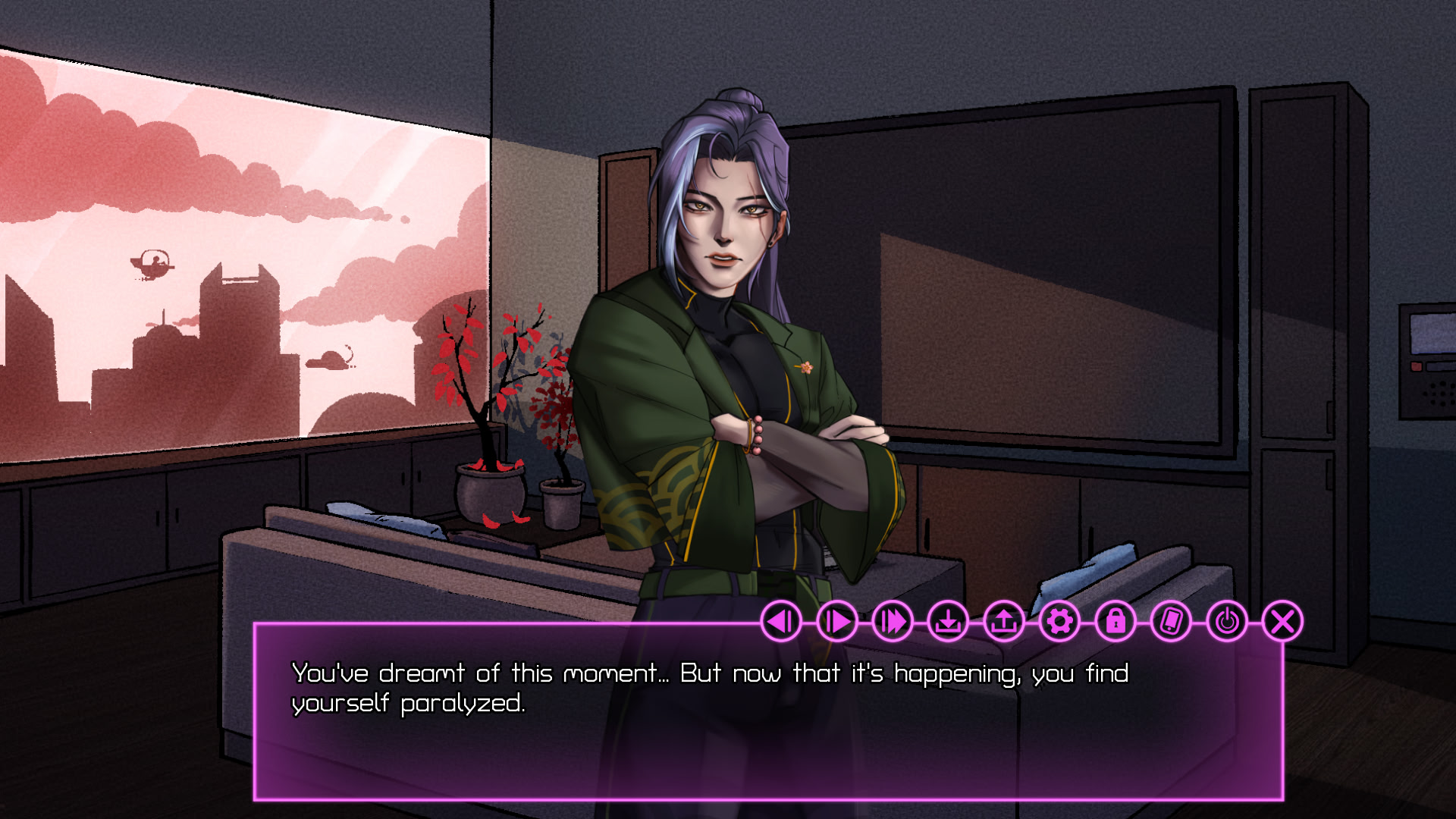Open the load menu via upload-tray icon
Viewport: 1456px width, 819px height.
(1004, 622)
